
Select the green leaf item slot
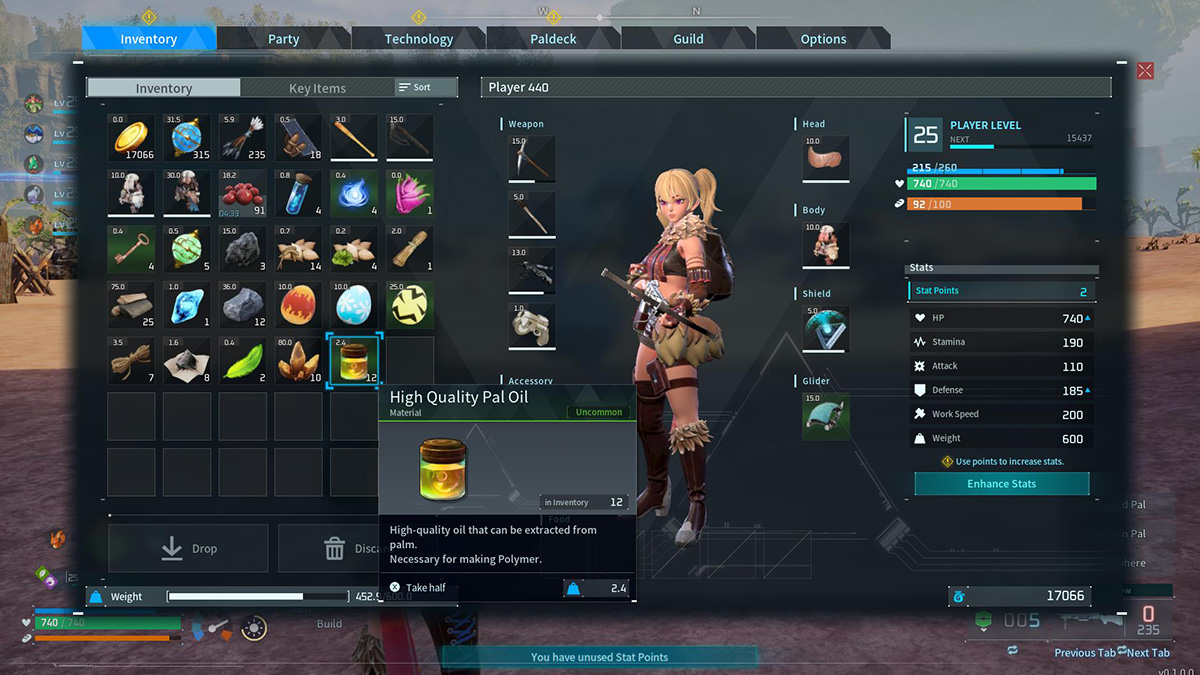point(243,361)
